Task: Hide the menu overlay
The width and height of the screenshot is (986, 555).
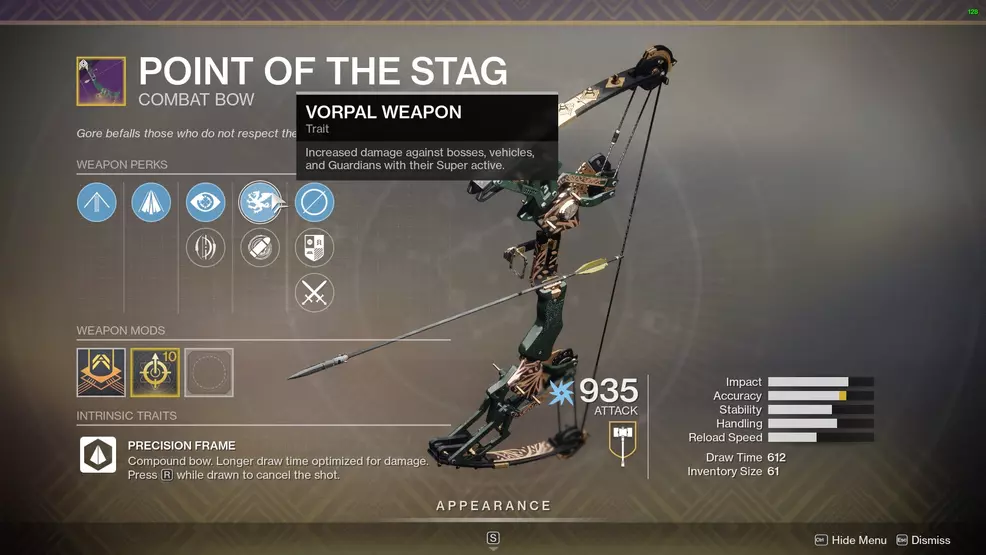Action: (850, 540)
